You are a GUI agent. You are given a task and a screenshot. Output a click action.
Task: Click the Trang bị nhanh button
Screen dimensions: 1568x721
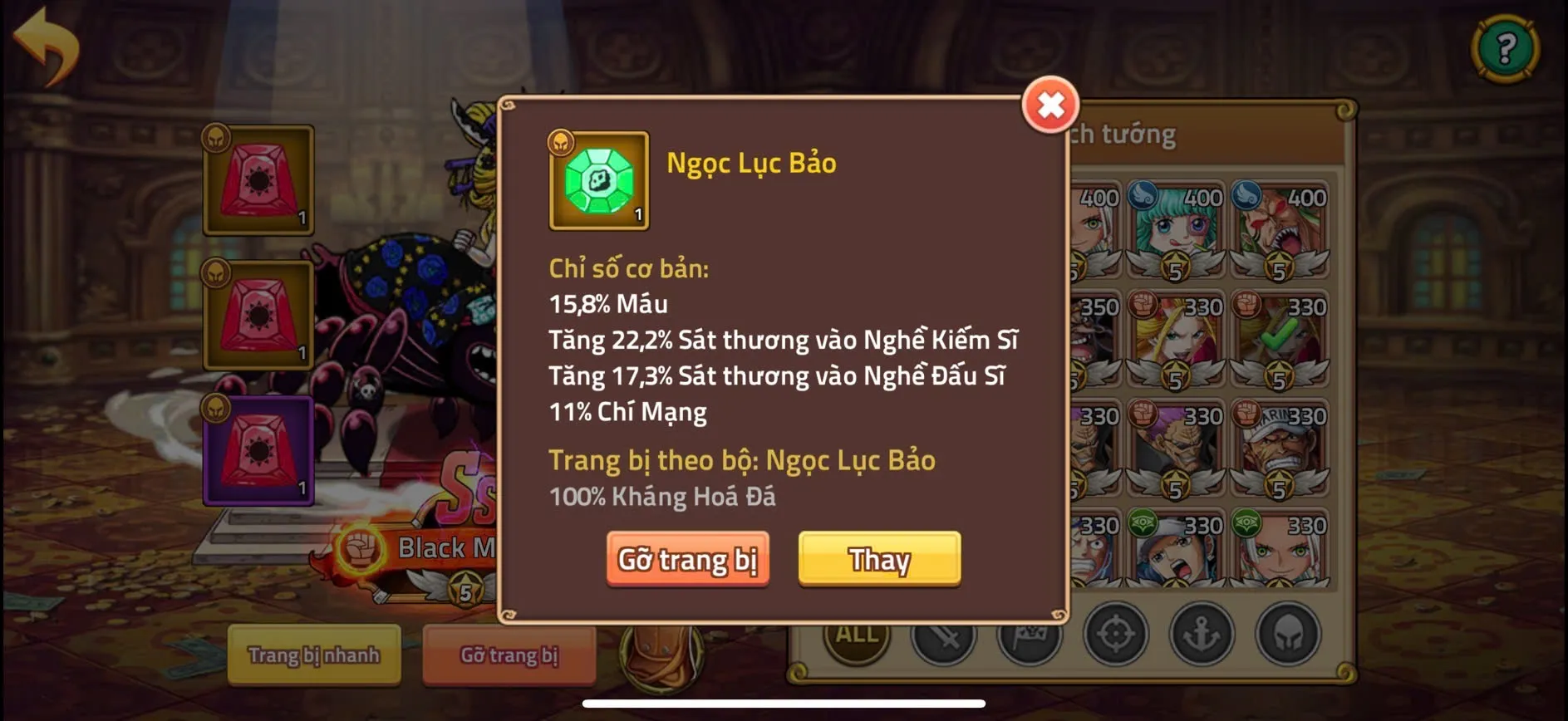(x=314, y=655)
